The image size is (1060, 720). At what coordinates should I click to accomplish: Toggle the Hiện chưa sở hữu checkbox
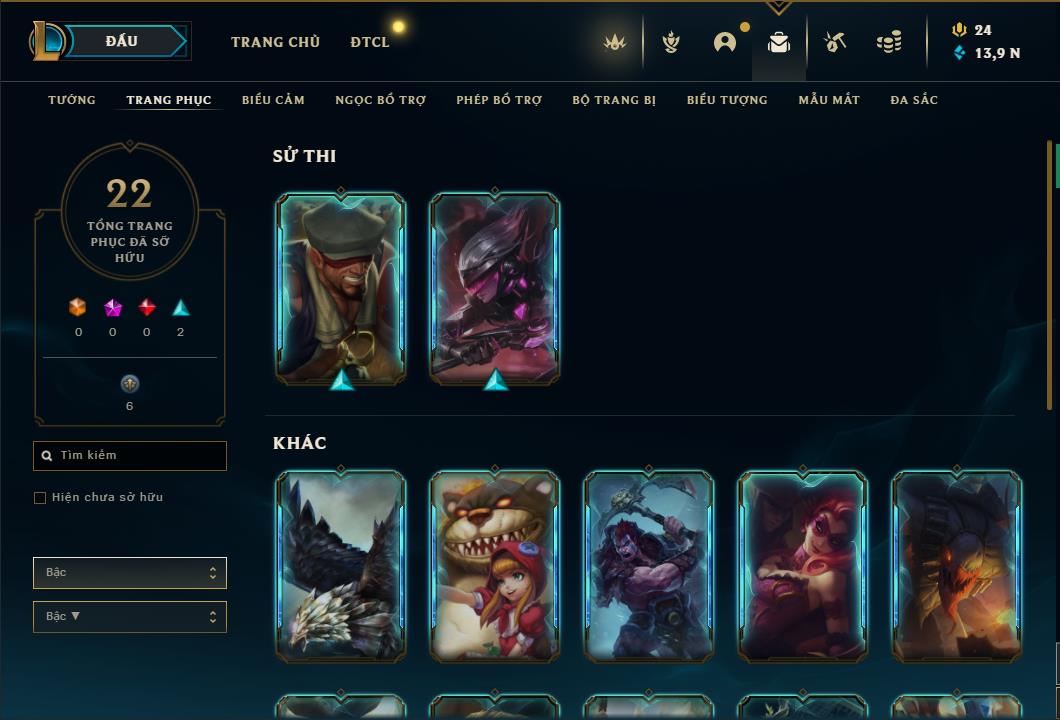pyautogui.click(x=40, y=498)
